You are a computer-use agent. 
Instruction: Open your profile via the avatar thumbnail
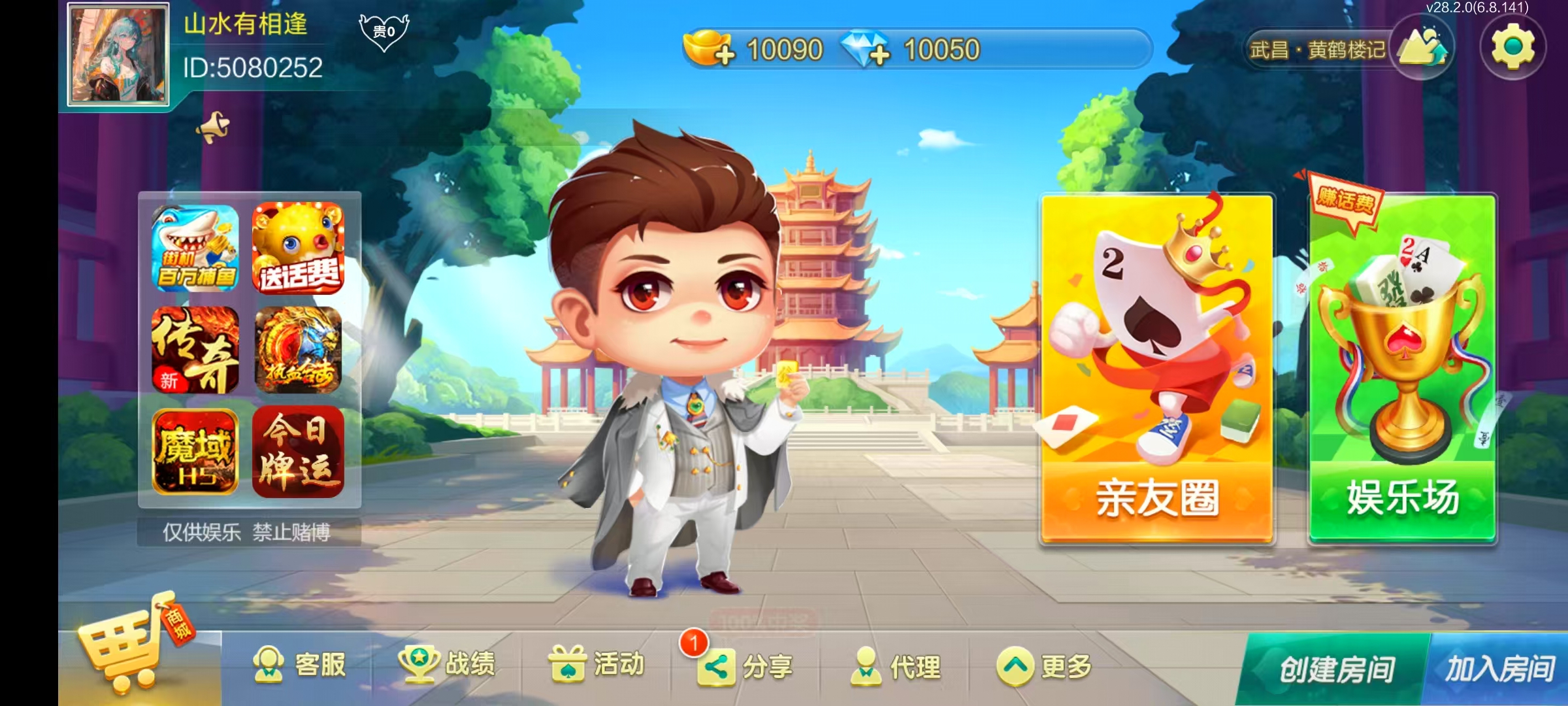pos(118,56)
